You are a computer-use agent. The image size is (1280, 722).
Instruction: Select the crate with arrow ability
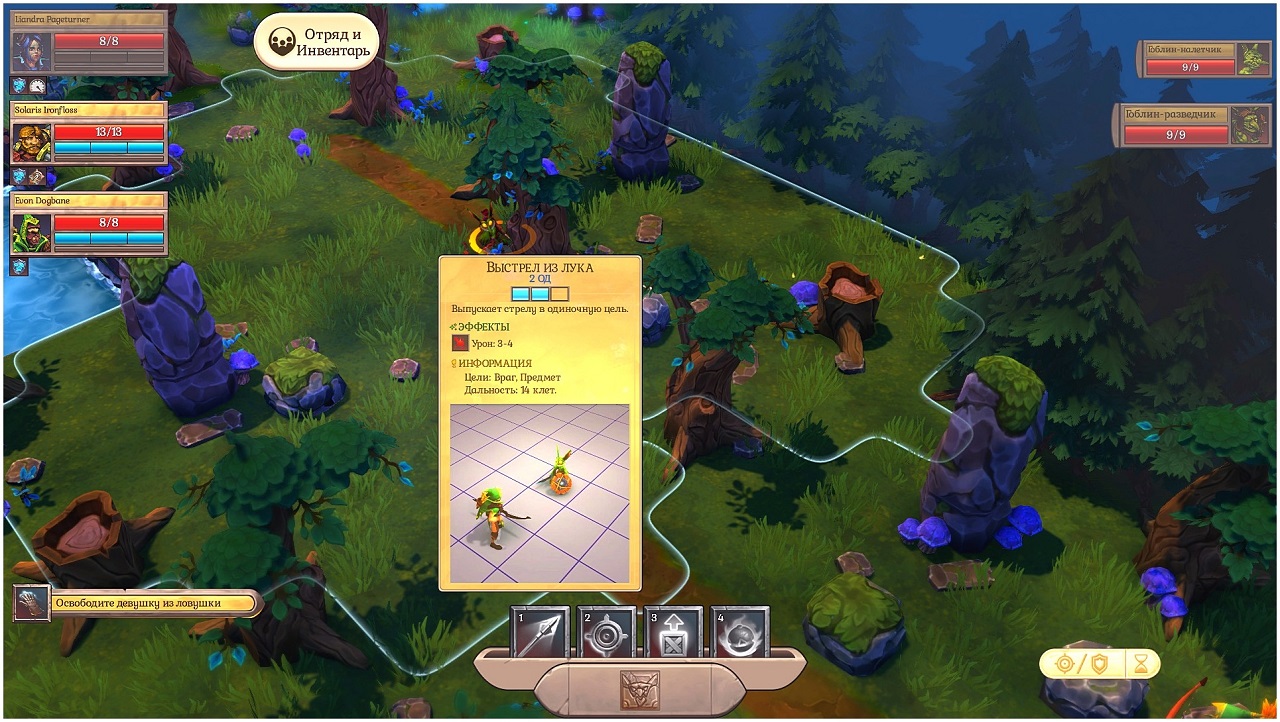[673, 633]
